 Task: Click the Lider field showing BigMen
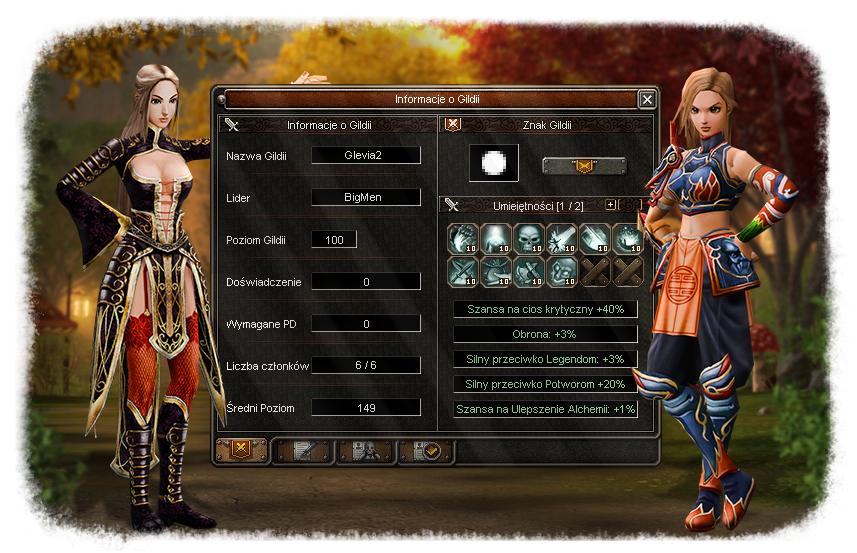click(x=366, y=197)
